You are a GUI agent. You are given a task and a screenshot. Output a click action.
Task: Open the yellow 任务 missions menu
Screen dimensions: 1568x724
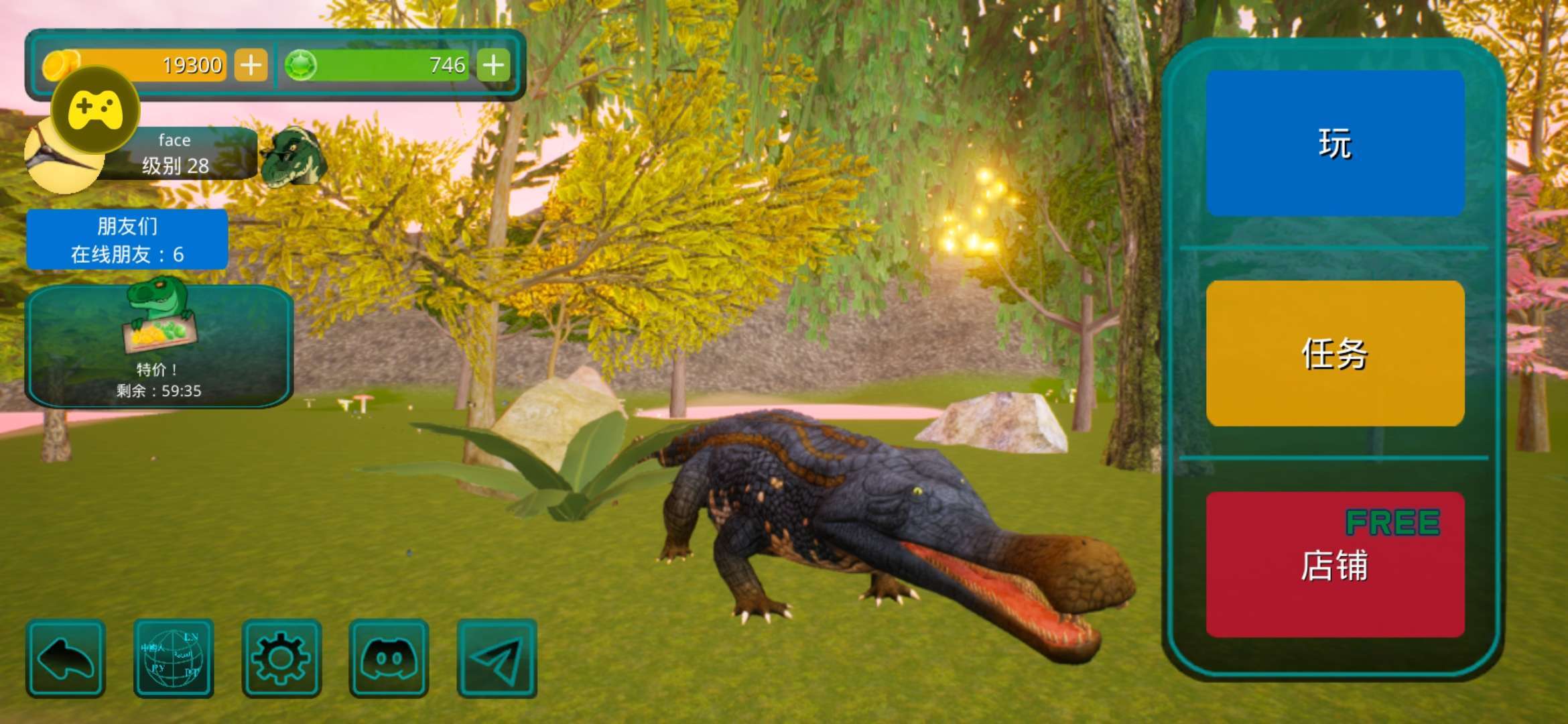[x=1335, y=353]
